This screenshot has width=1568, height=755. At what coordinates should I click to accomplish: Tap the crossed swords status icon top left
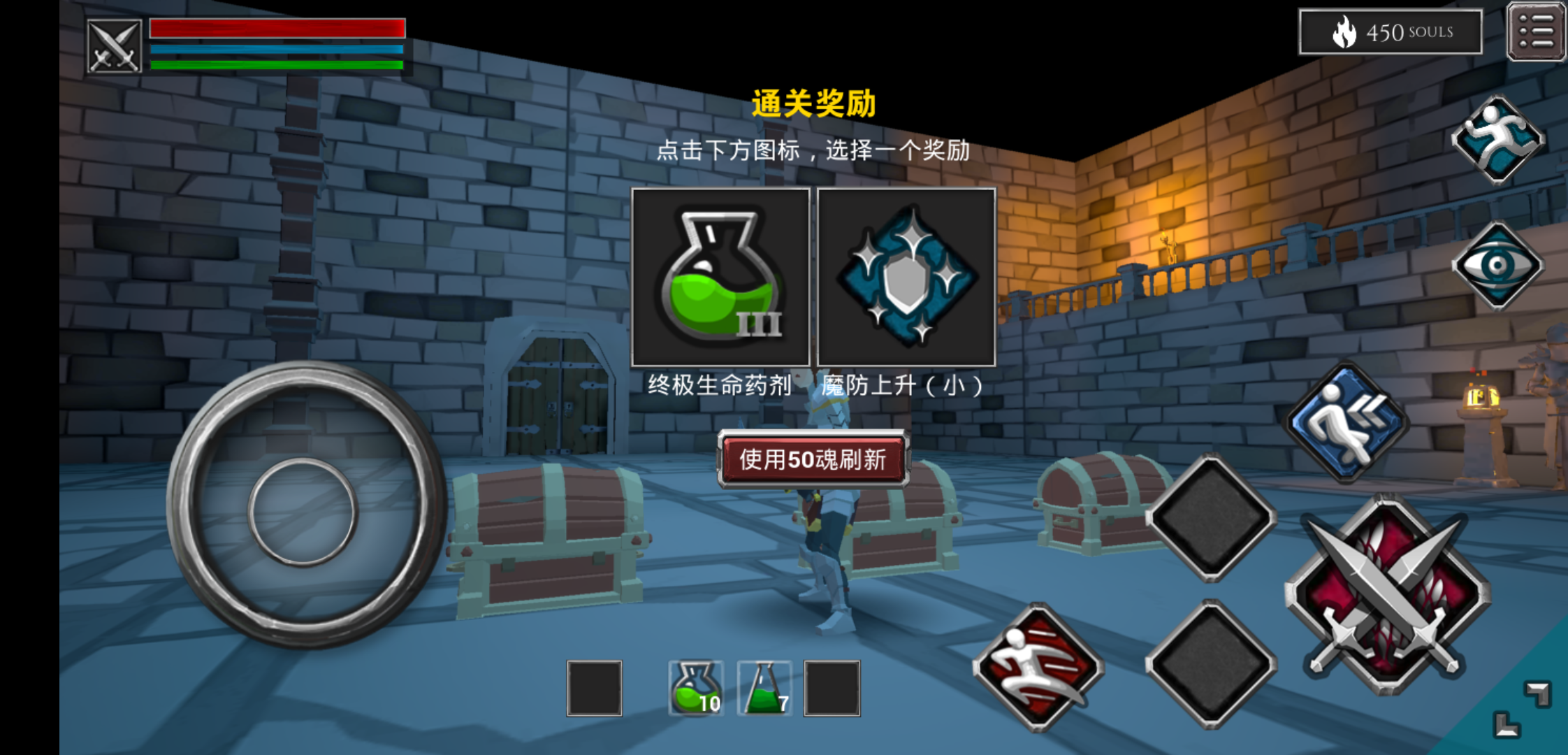coord(115,44)
